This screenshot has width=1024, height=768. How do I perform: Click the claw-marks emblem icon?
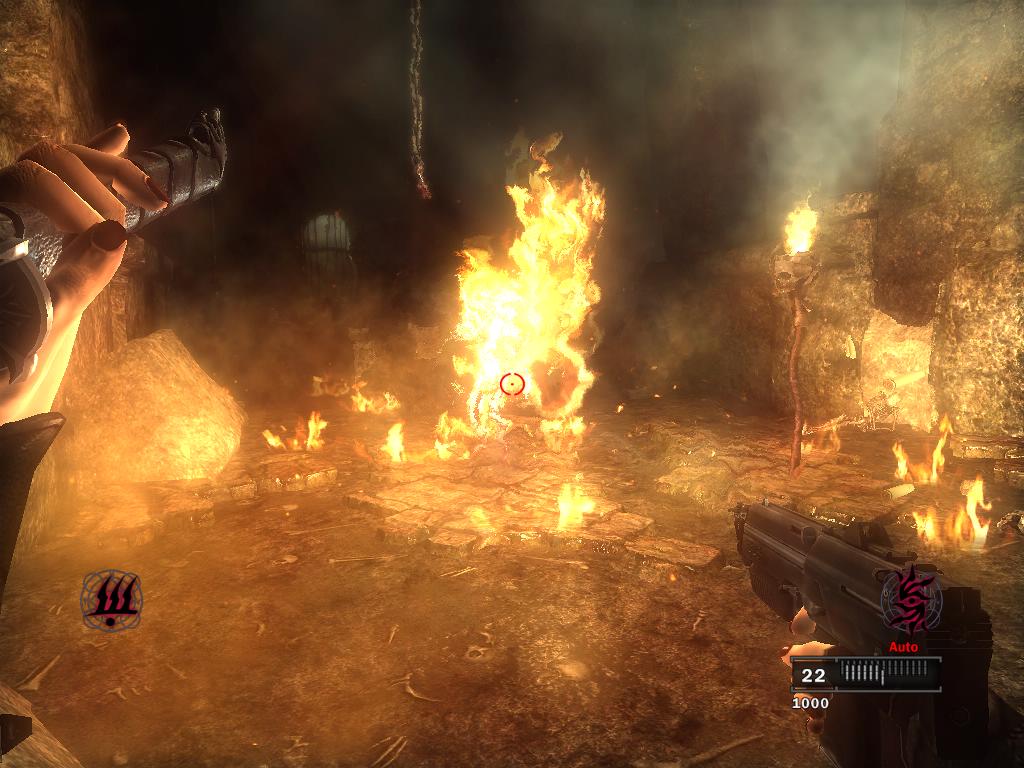click(111, 599)
